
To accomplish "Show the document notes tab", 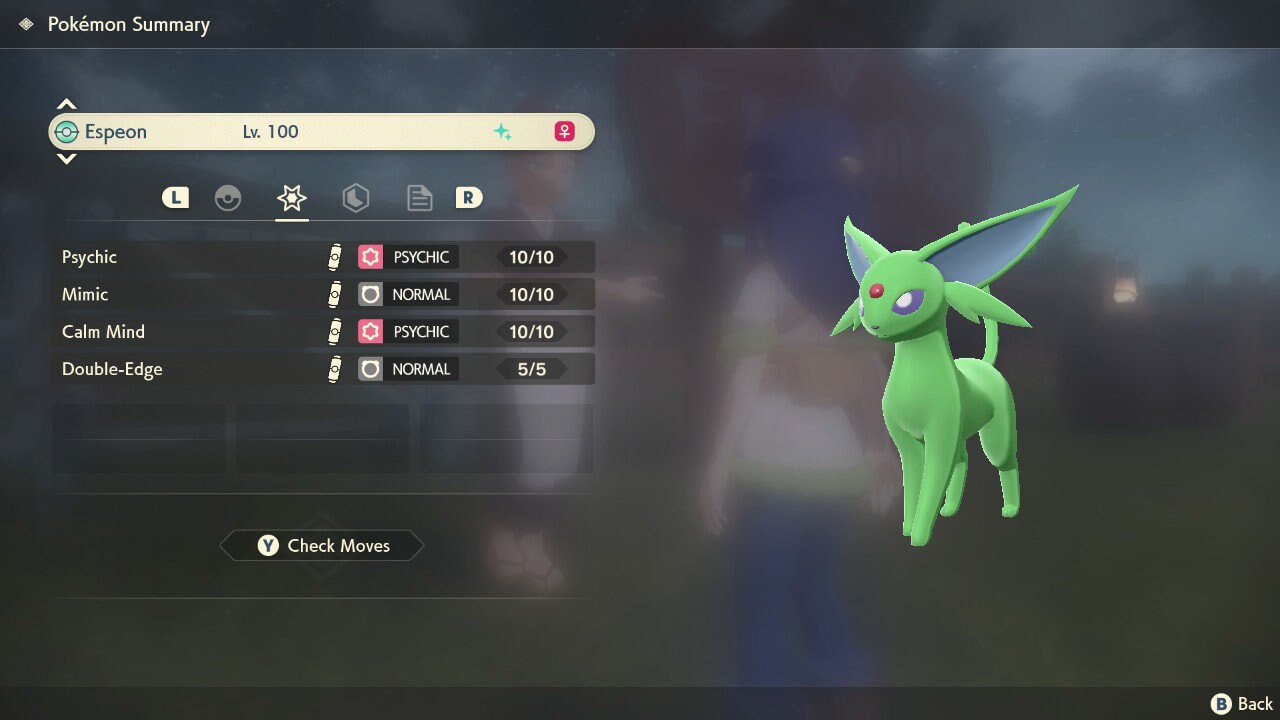I will click(420, 198).
